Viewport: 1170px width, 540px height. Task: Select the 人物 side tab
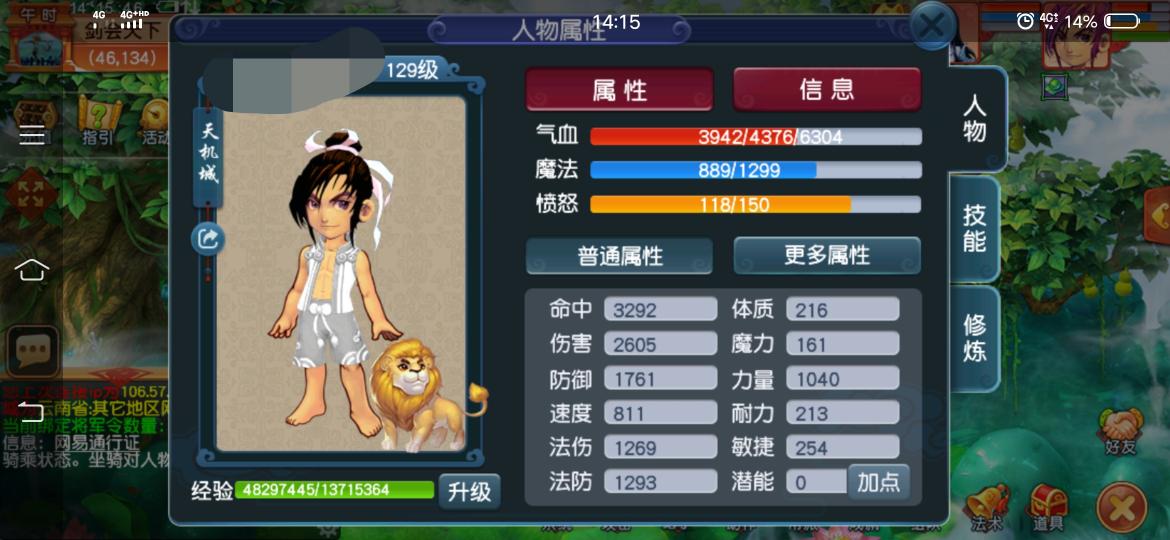point(975,119)
